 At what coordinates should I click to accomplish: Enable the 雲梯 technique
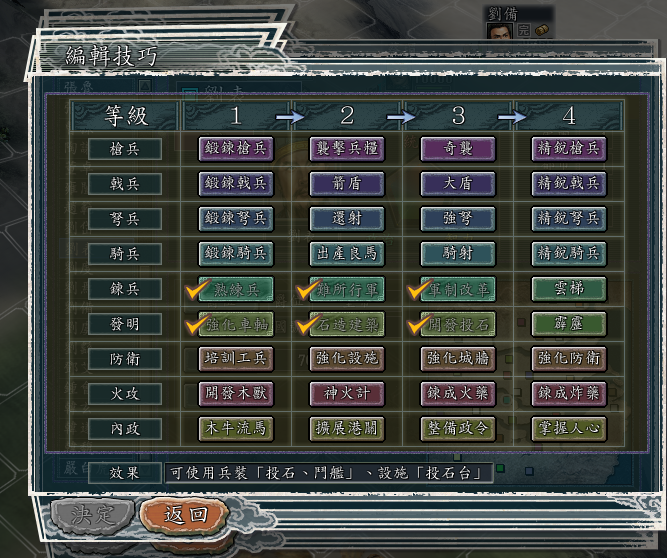pos(569,290)
